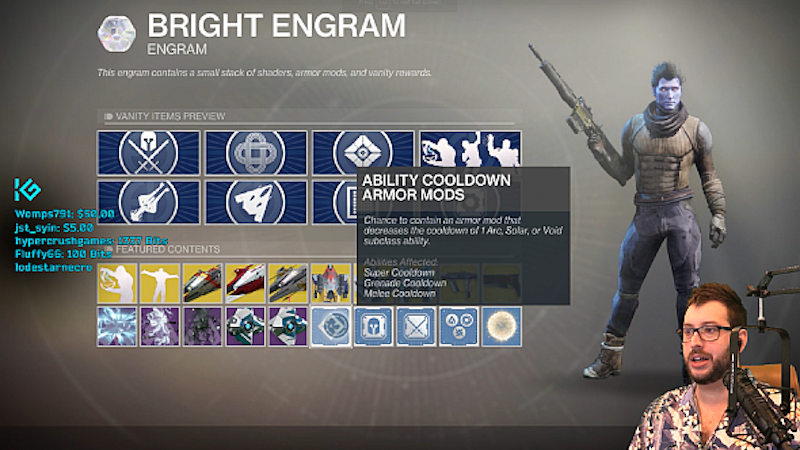Choose the blue crystalline effect item
The height and width of the screenshot is (450, 800).
117,326
